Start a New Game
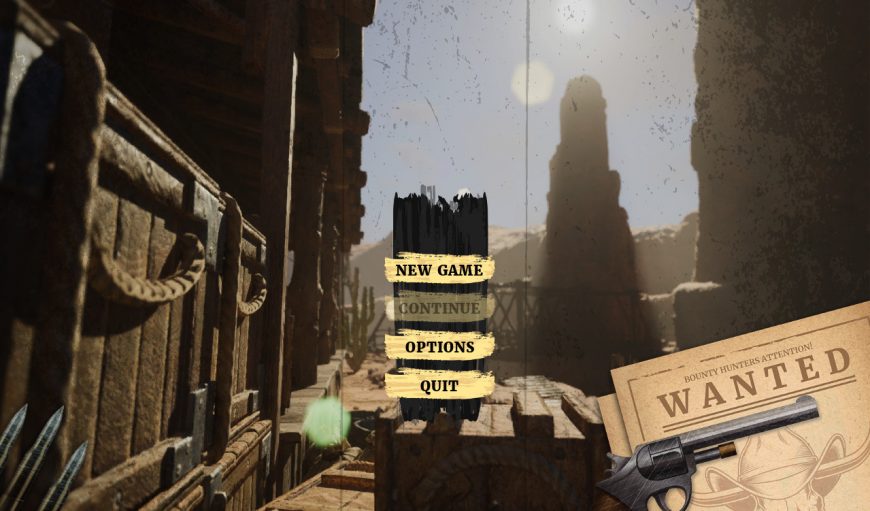This screenshot has width=870, height=511. (x=439, y=270)
